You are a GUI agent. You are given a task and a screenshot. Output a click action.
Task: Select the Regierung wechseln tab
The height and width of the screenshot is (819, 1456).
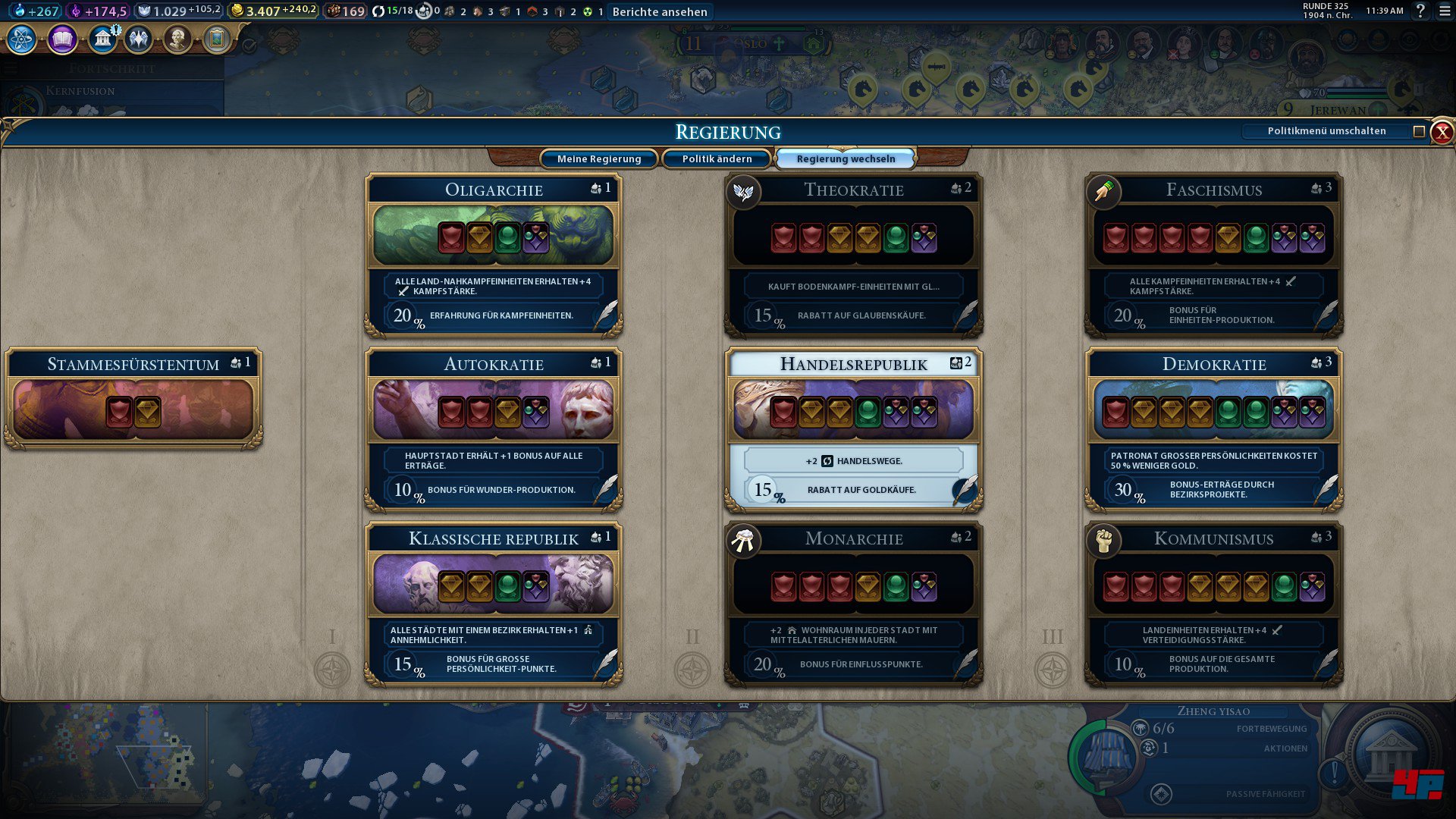[x=846, y=158]
